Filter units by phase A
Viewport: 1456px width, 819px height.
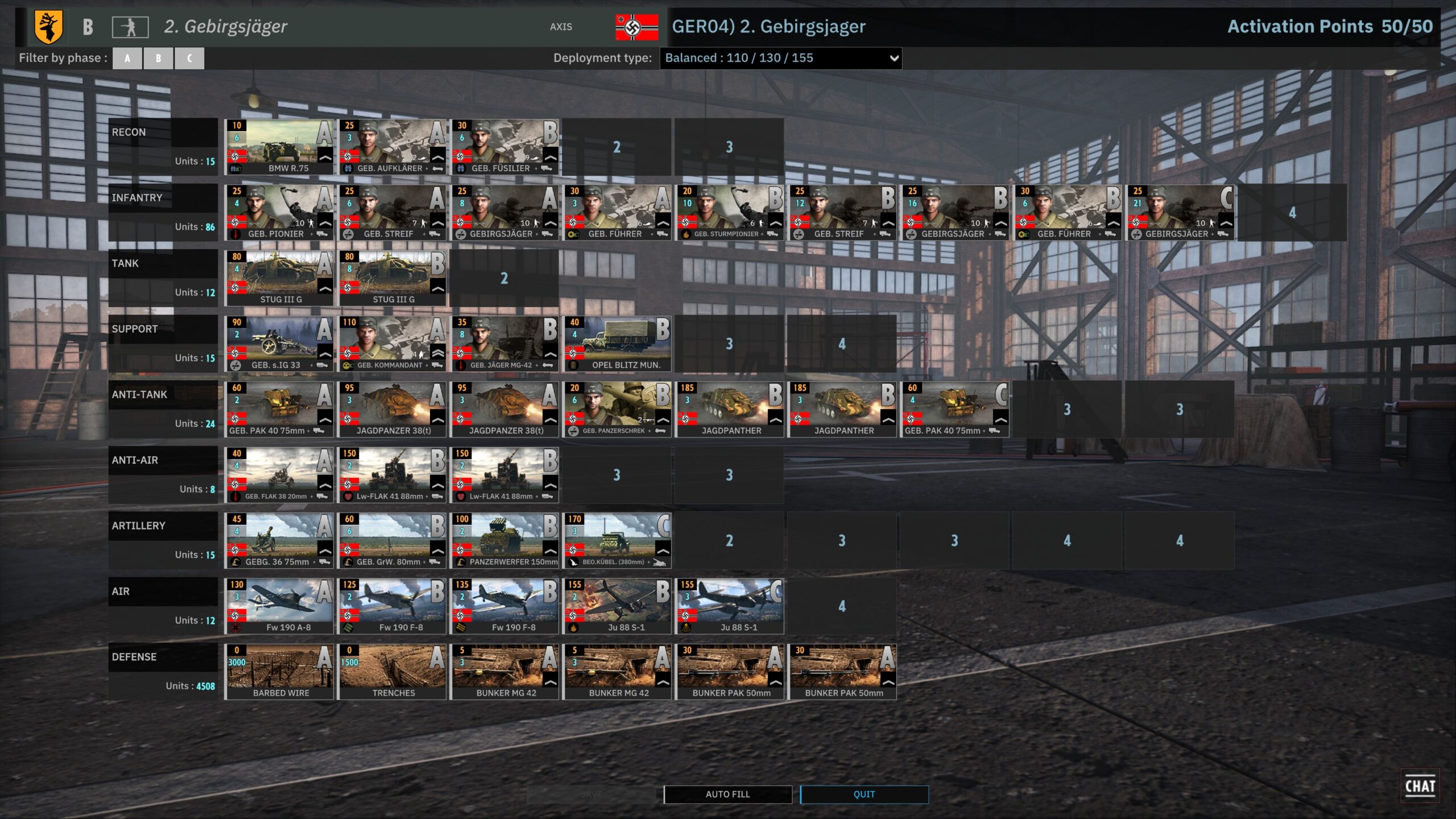click(x=127, y=58)
